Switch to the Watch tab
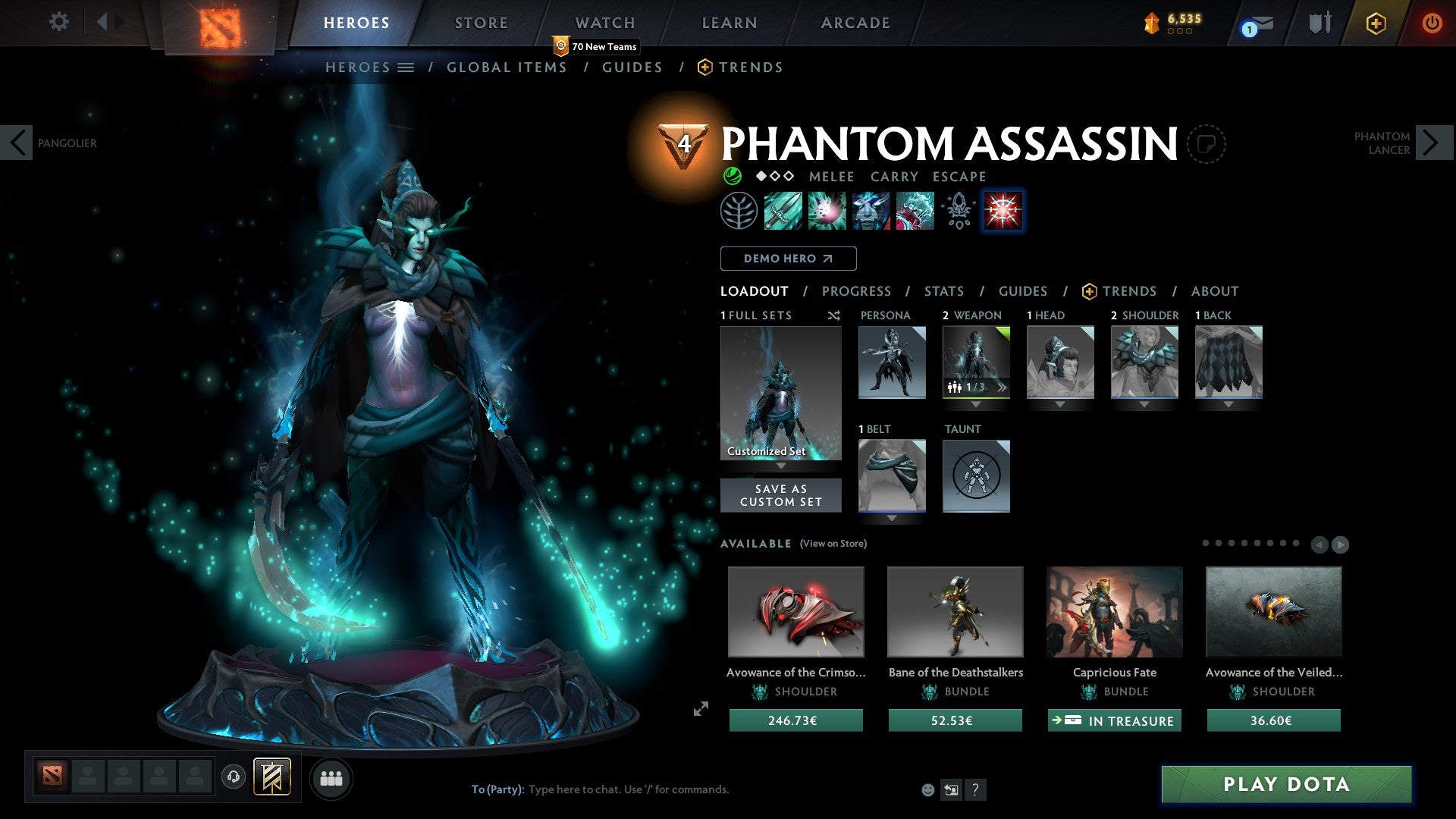Screen dimensions: 1456x819 pyautogui.click(x=604, y=23)
